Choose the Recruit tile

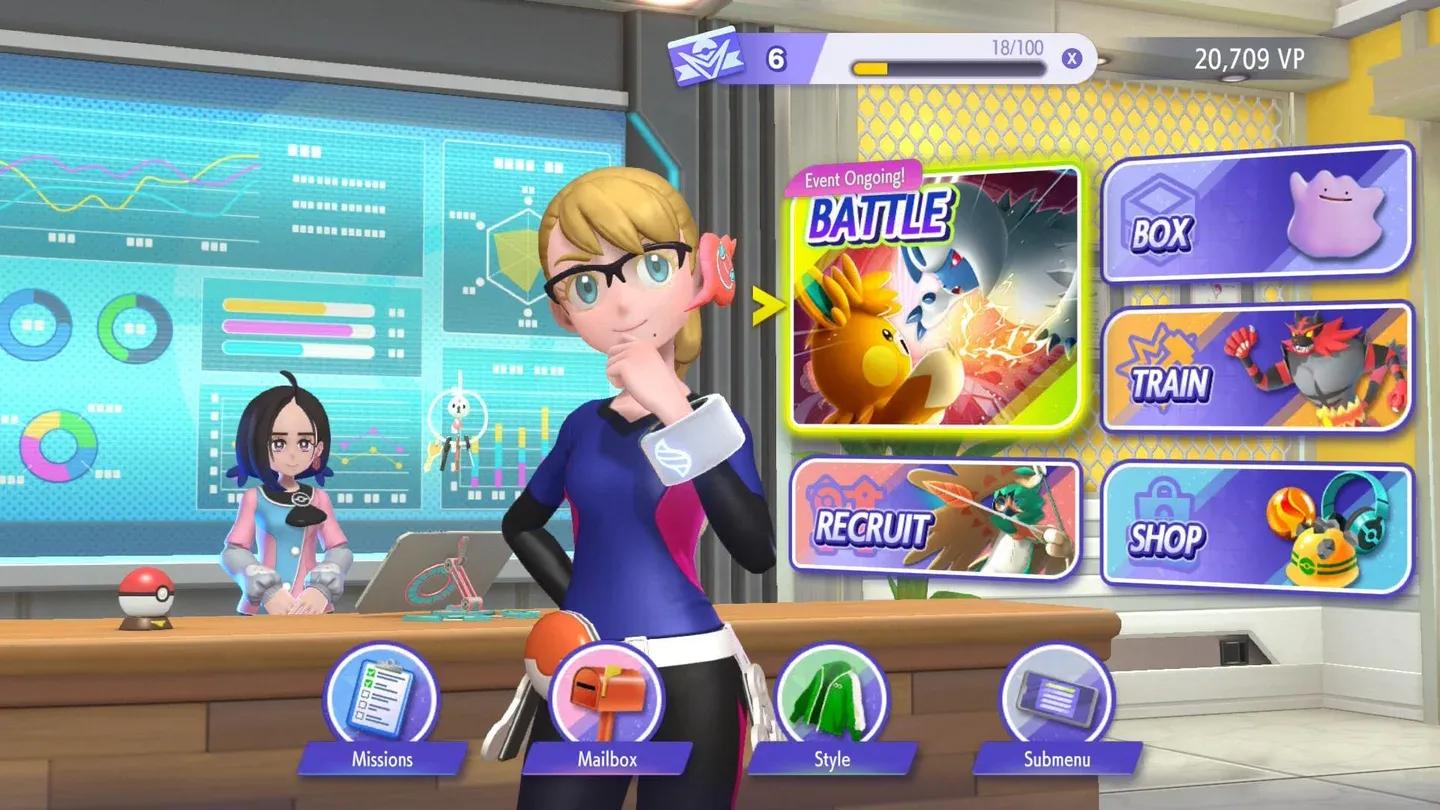coord(935,518)
